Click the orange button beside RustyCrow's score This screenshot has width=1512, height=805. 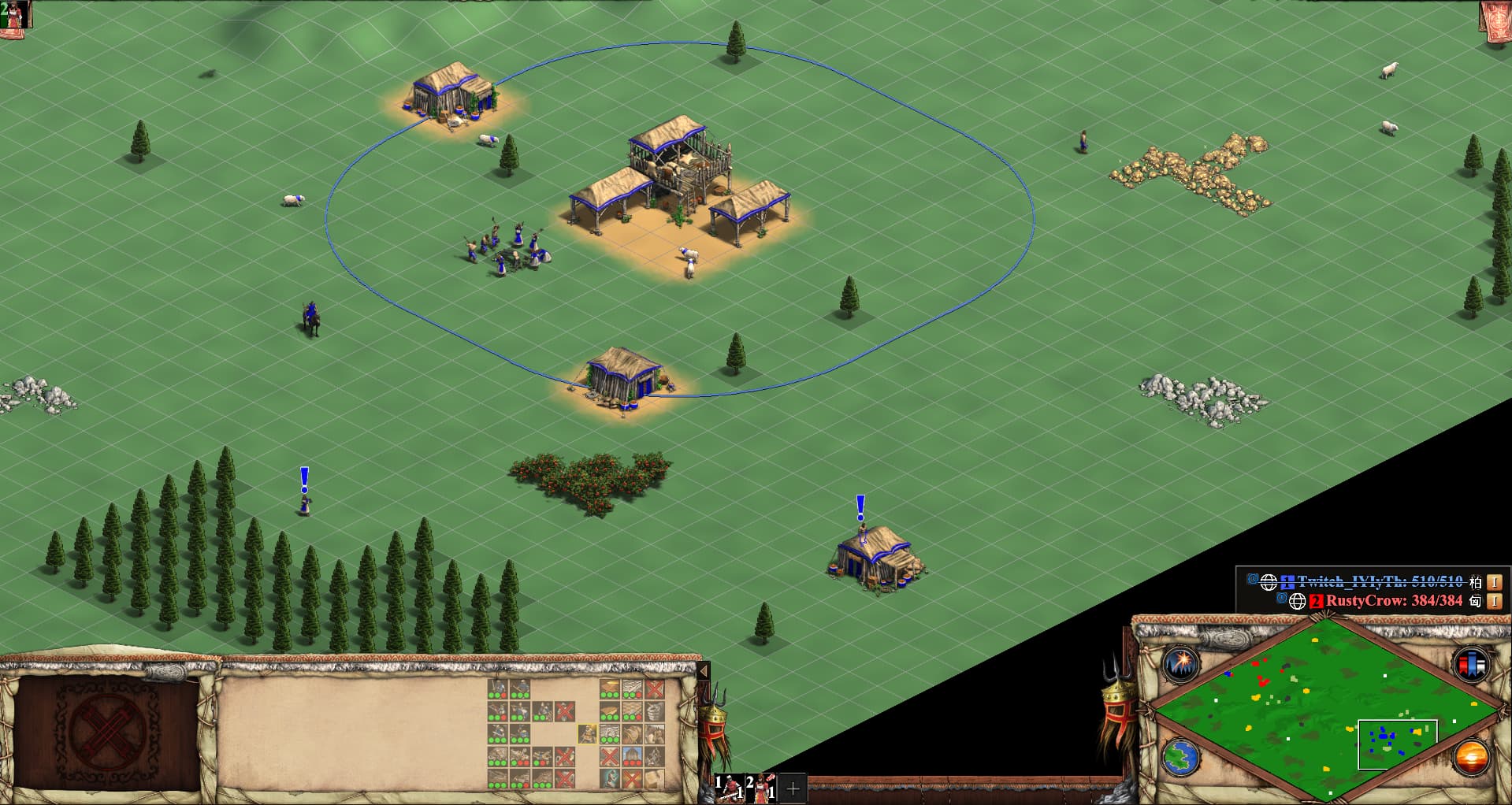tap(1494, 601)
